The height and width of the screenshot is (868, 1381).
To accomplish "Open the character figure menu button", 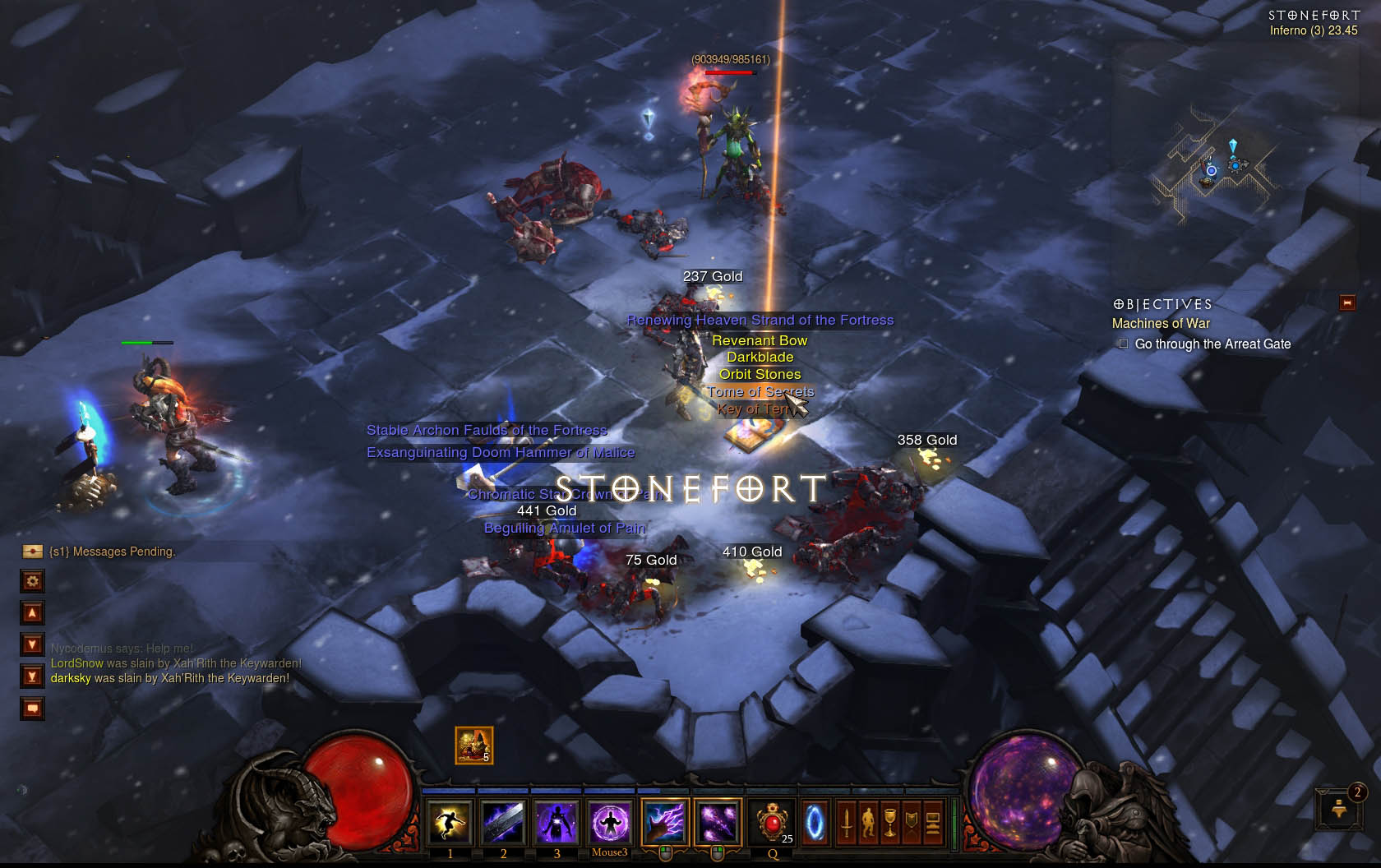I will (868, 822).
